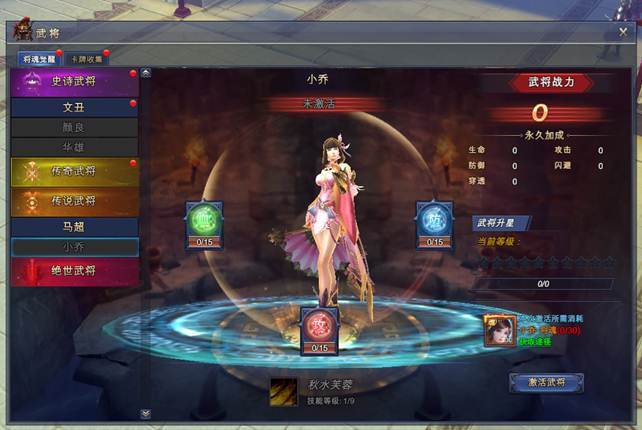Select general 文丑 from the list

pyautogui.click(x=74, y=107)
